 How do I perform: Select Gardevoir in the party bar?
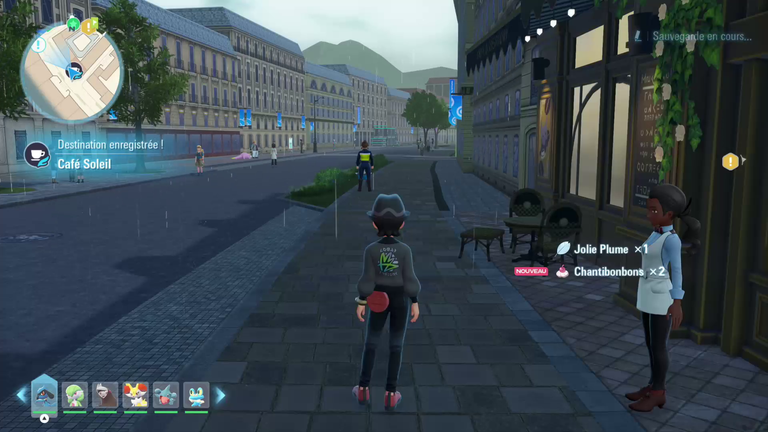click(75, 396)
